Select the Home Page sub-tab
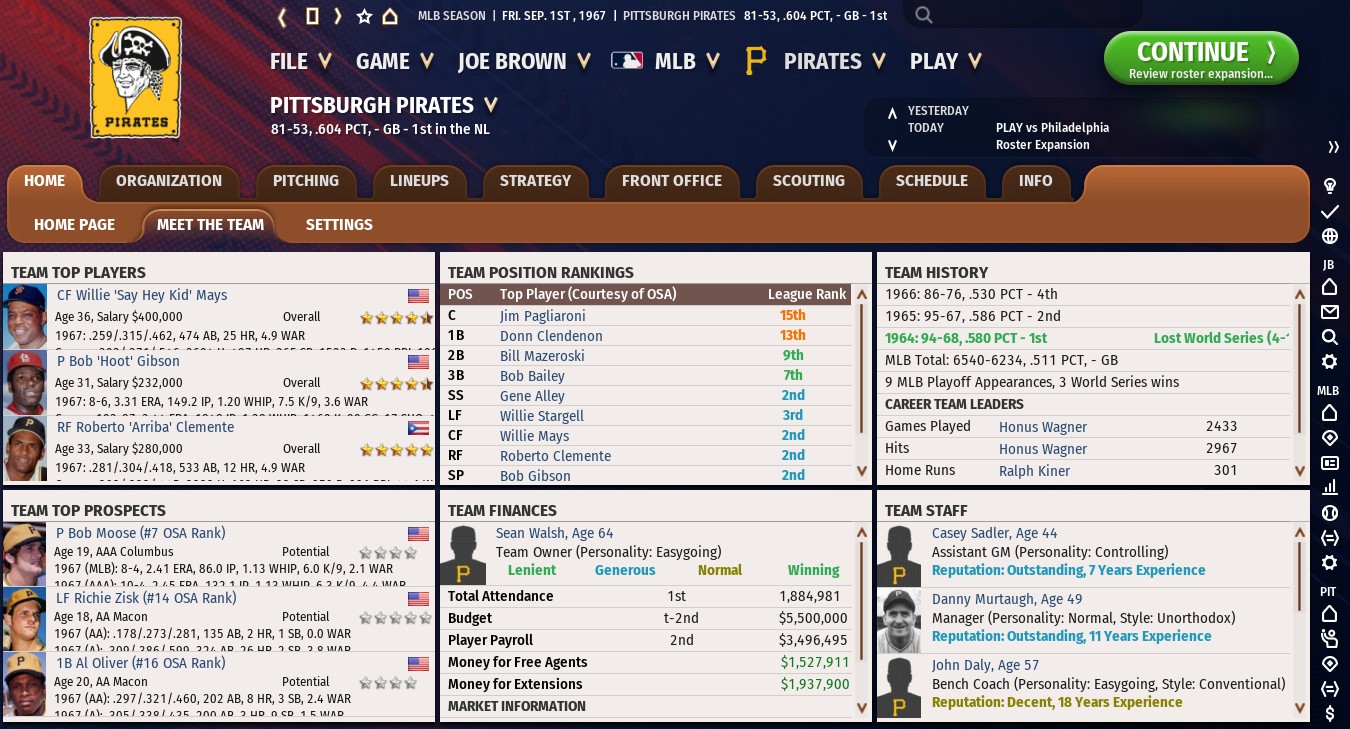 (75, 225)
